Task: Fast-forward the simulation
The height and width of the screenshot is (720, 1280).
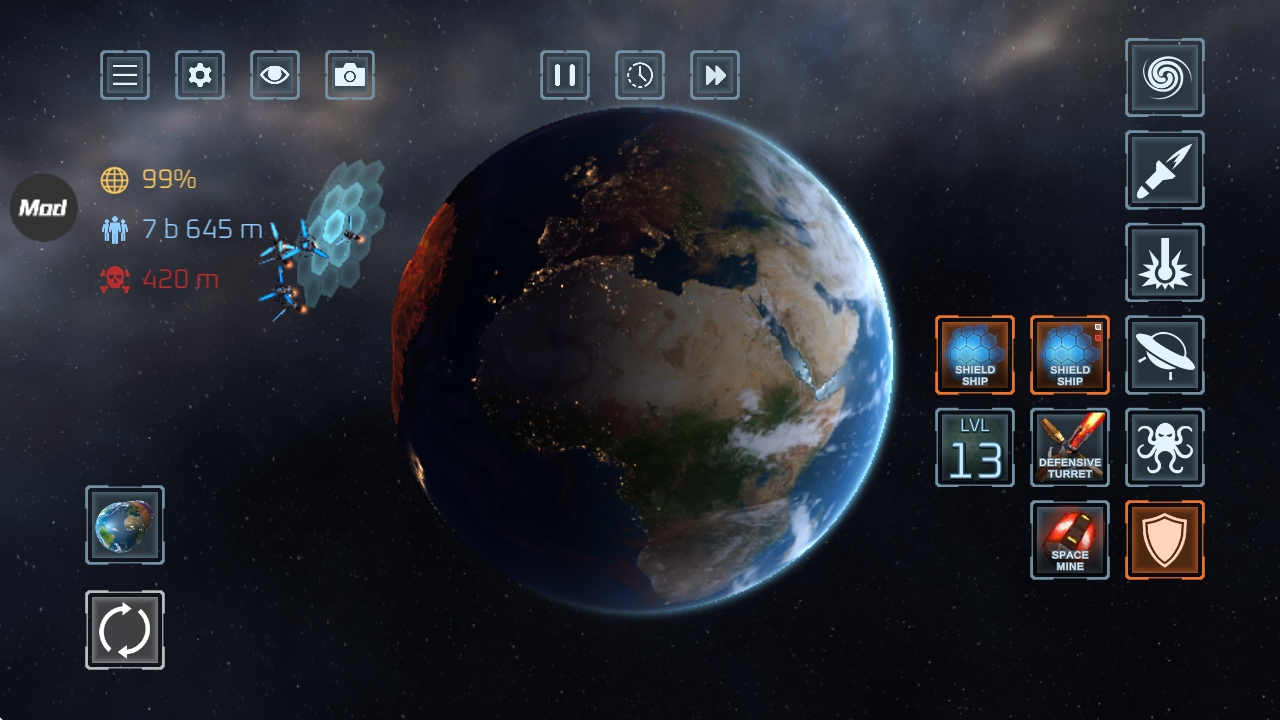Action: pyautogui.click(x=715, y=75)
